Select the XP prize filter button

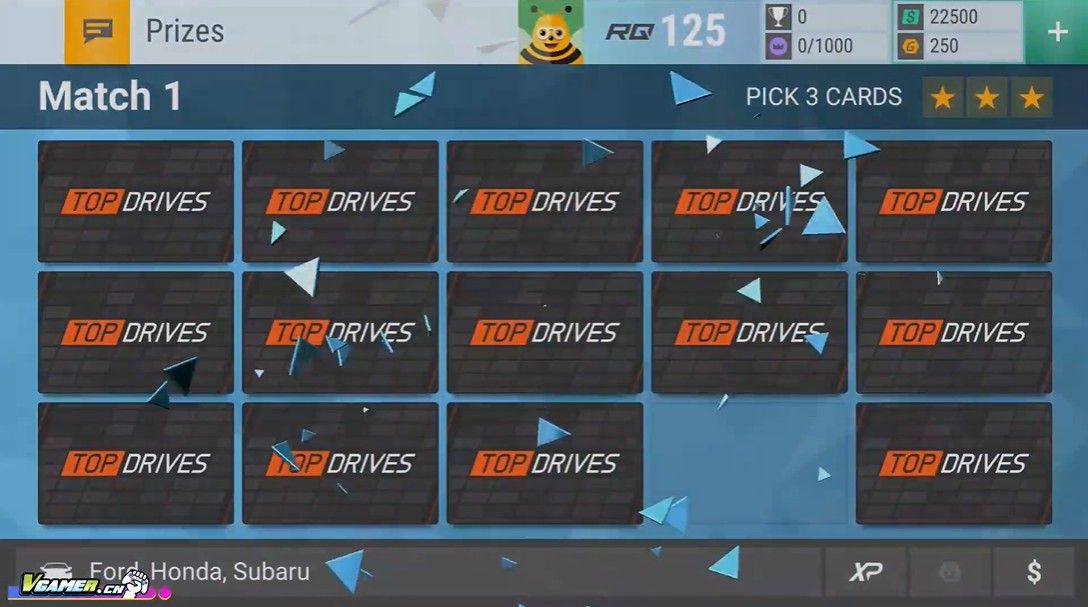(865, 572)
